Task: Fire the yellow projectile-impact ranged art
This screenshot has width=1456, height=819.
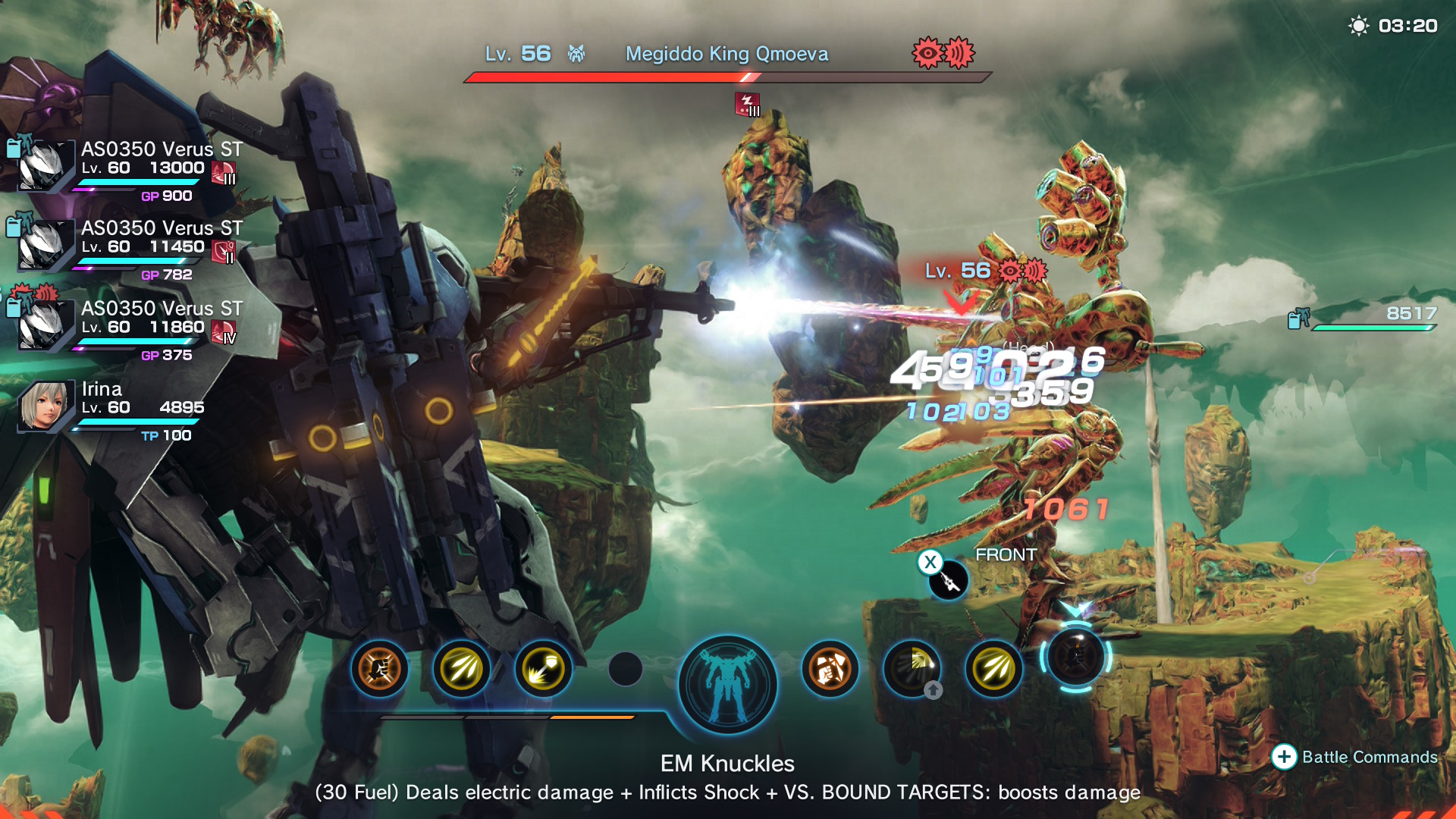Action: (543, 669)
